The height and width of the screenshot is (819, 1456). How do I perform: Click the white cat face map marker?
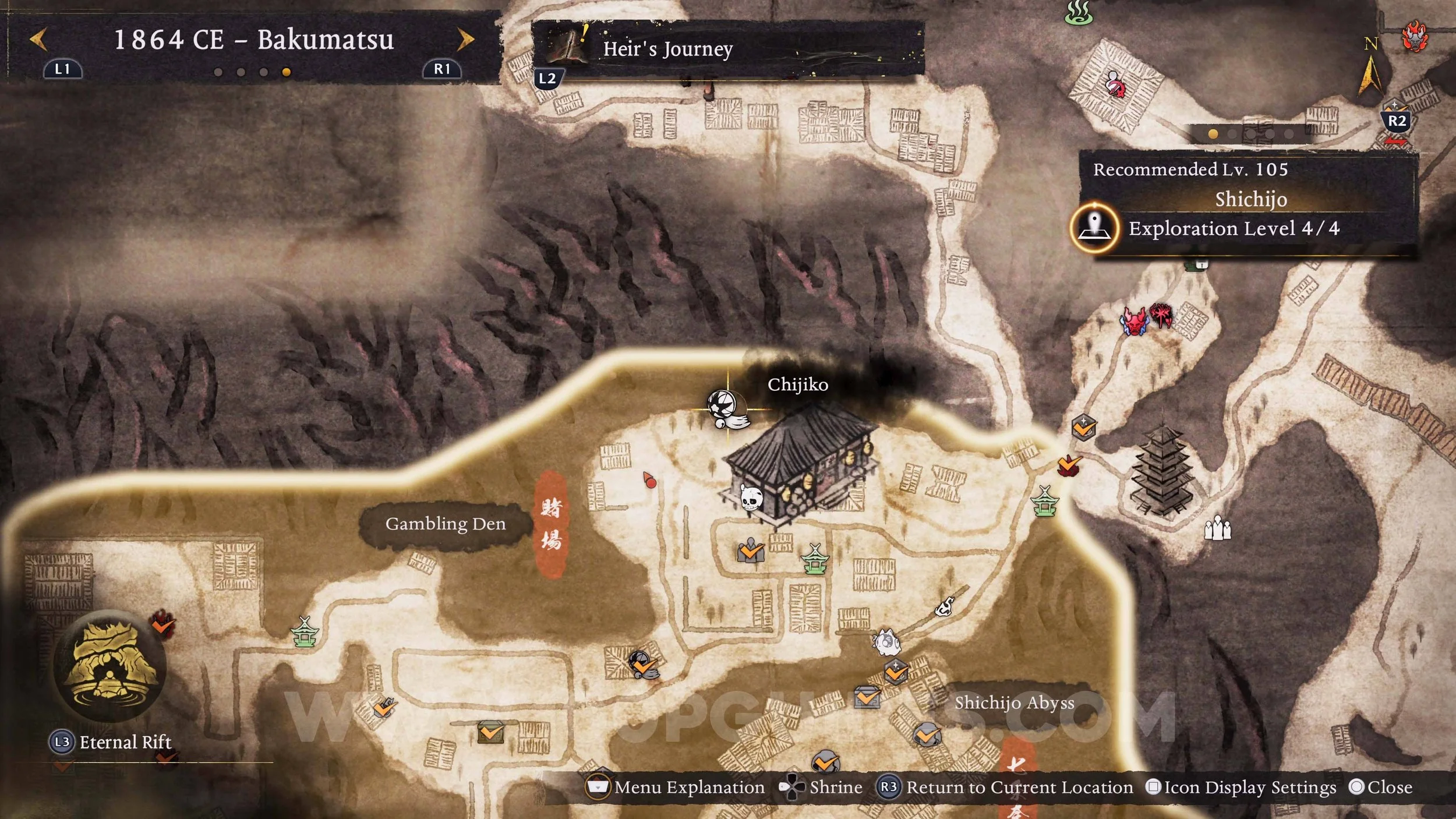[x=886, y=643]
